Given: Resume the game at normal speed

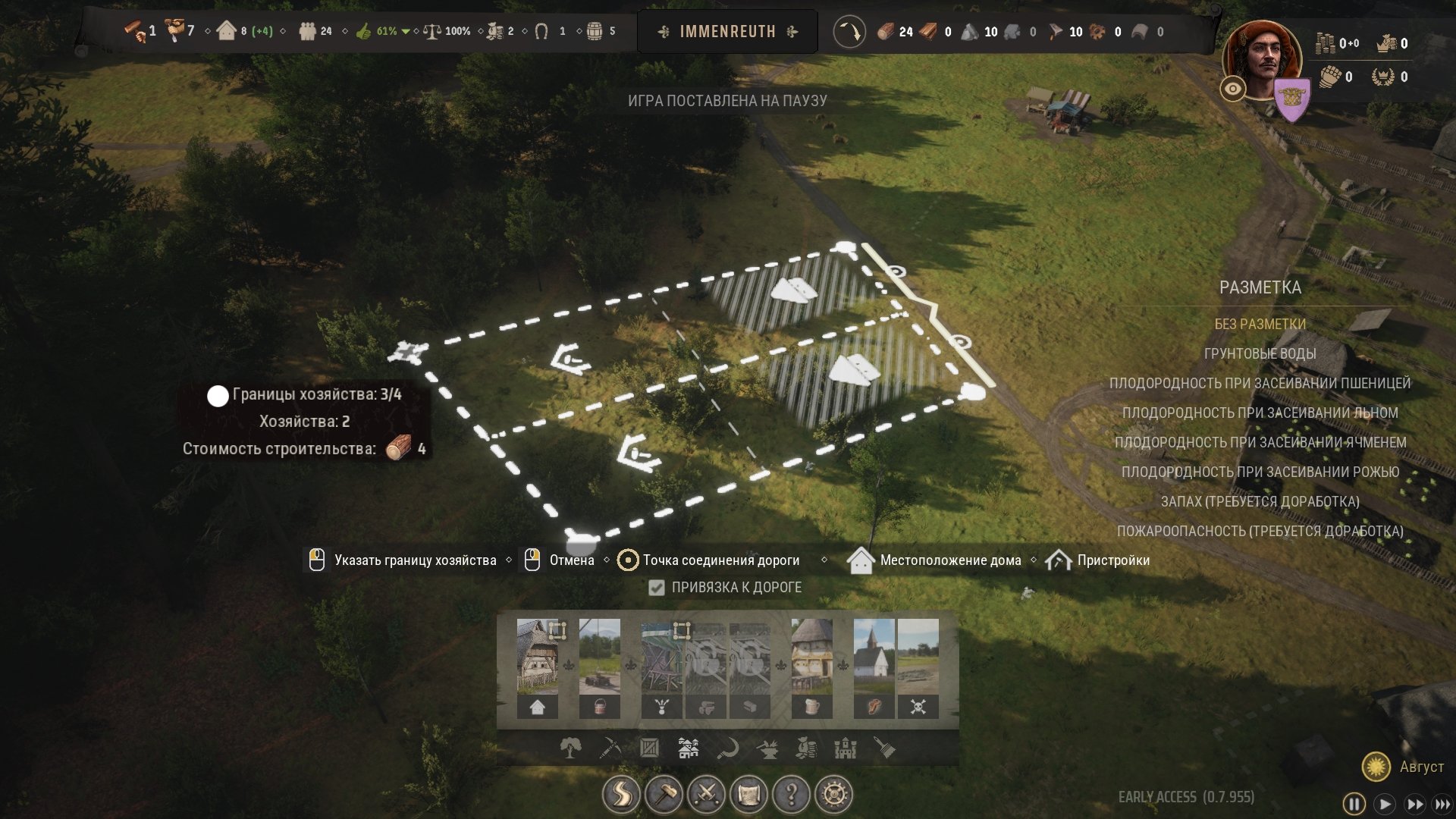Looking at the screenshot, I should 1385,804.
